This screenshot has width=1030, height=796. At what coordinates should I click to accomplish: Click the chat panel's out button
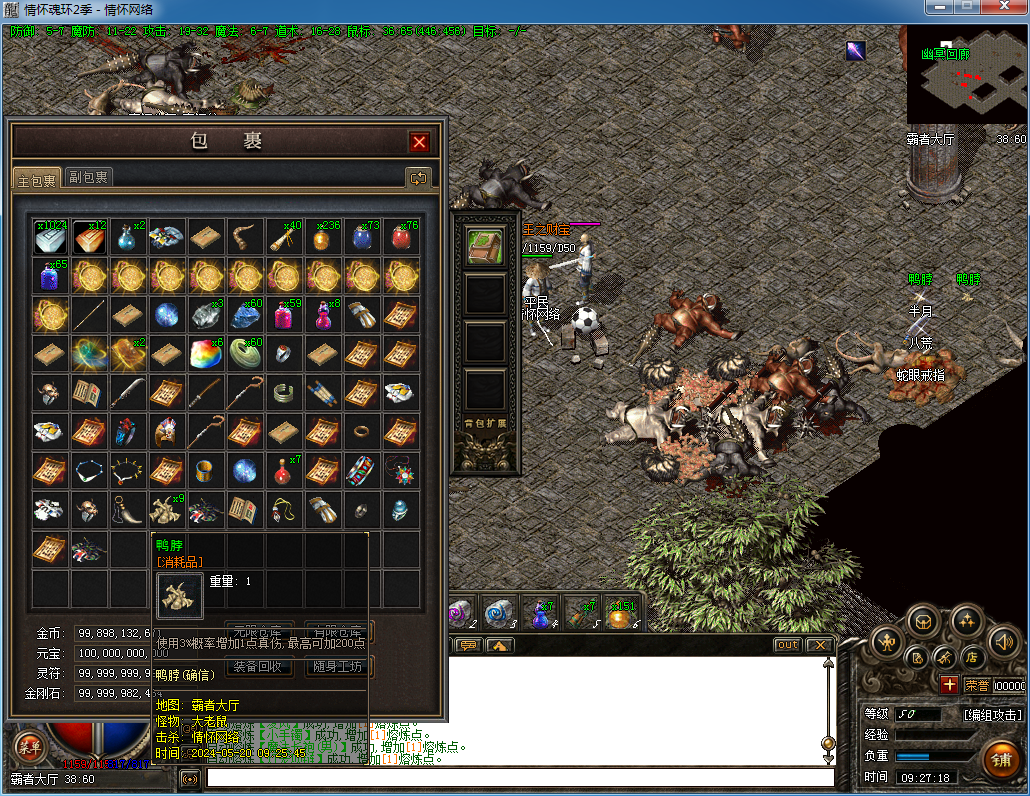click(x=788, y=645)
